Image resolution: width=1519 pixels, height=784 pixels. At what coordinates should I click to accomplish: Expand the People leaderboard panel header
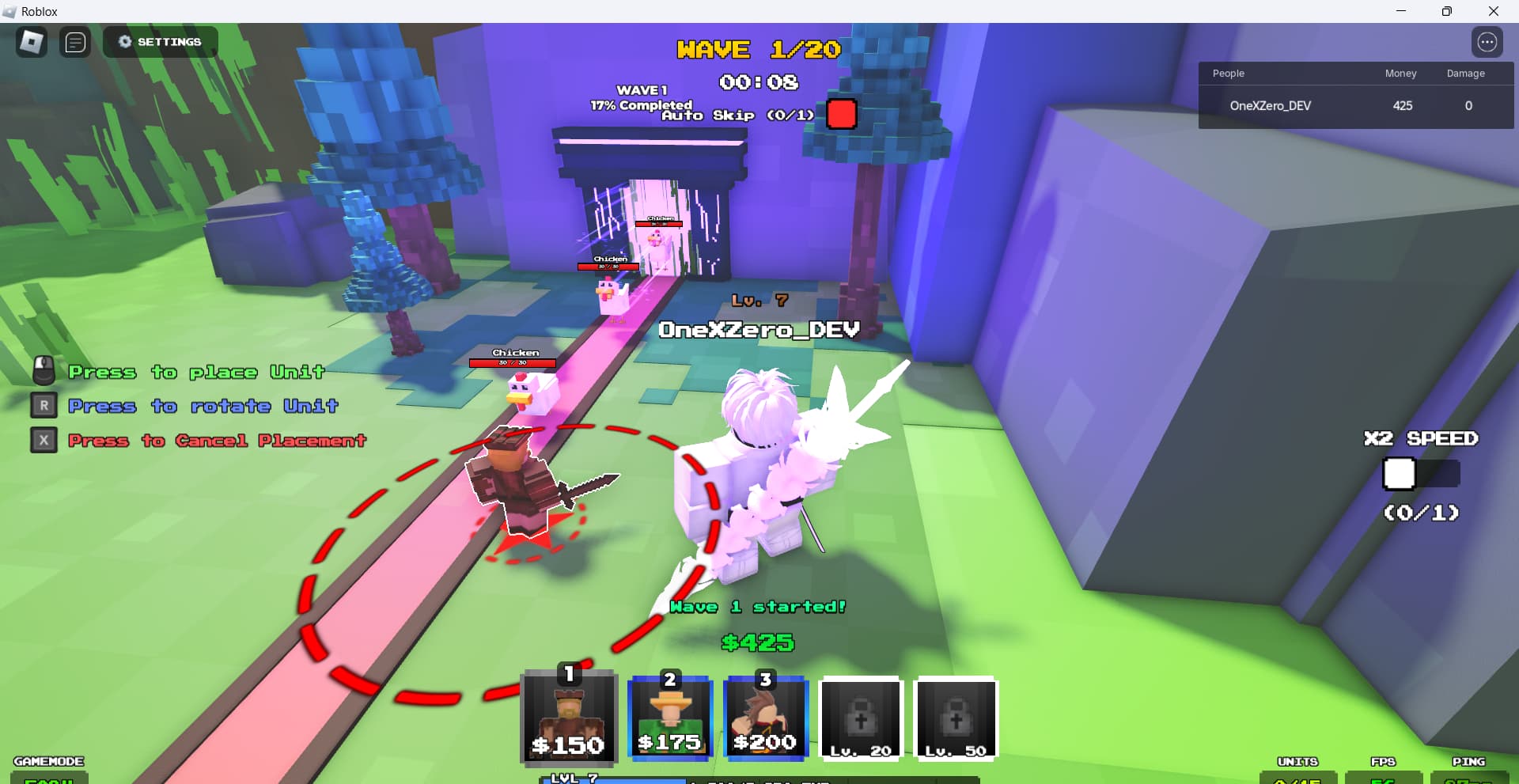(1228, 73)
